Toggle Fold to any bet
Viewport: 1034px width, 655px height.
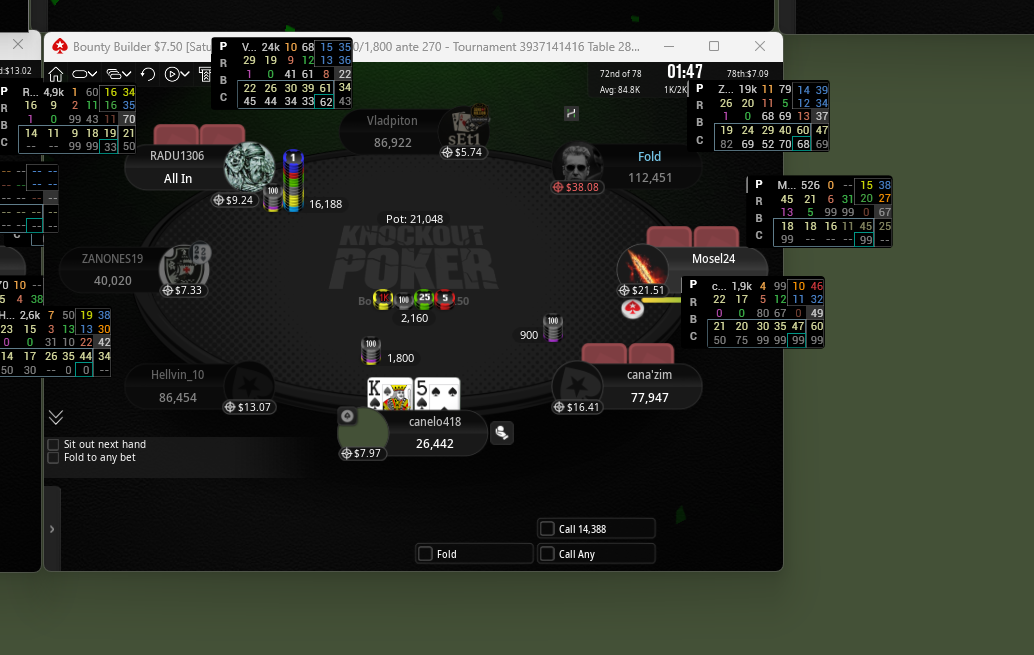[x=53, y=458]
